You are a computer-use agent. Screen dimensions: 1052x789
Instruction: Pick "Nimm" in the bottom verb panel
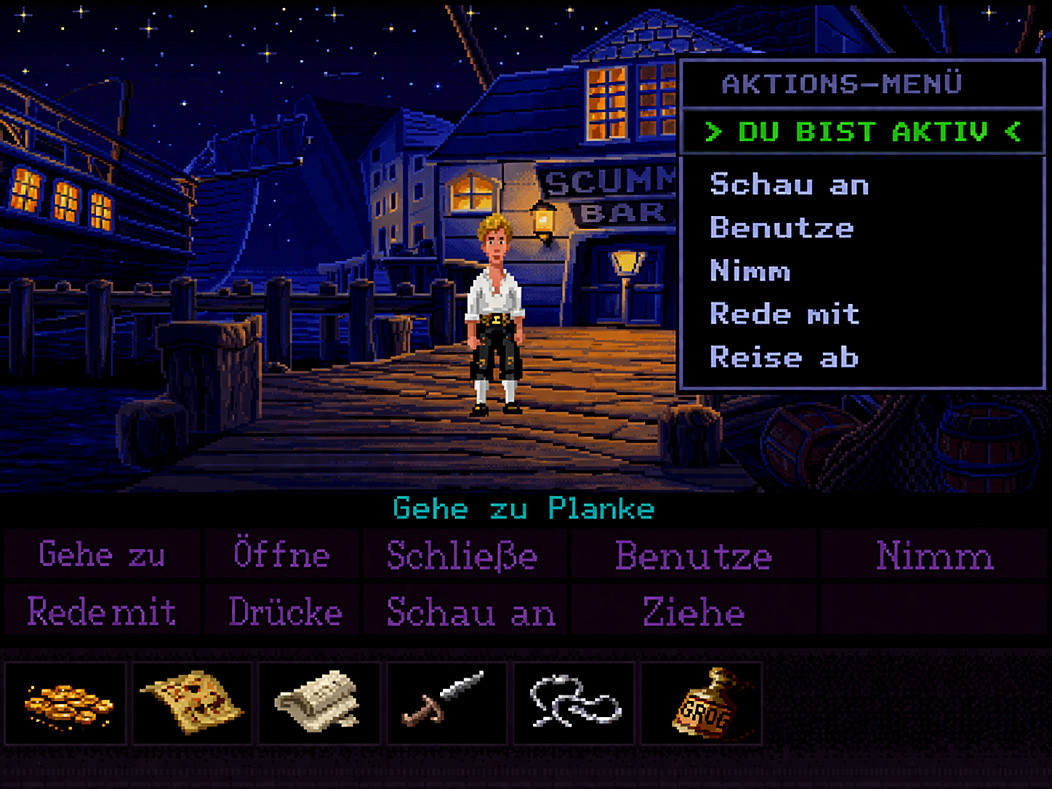[935, 555]
